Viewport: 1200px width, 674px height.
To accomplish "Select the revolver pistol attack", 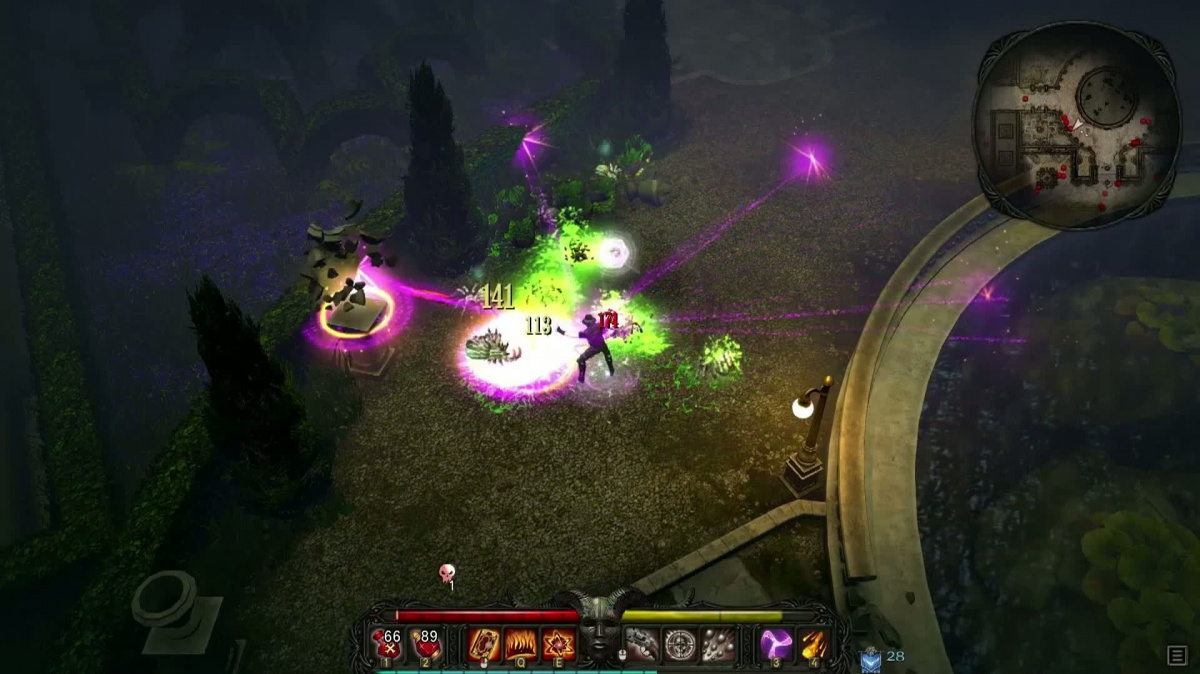I will pos(641,644).
